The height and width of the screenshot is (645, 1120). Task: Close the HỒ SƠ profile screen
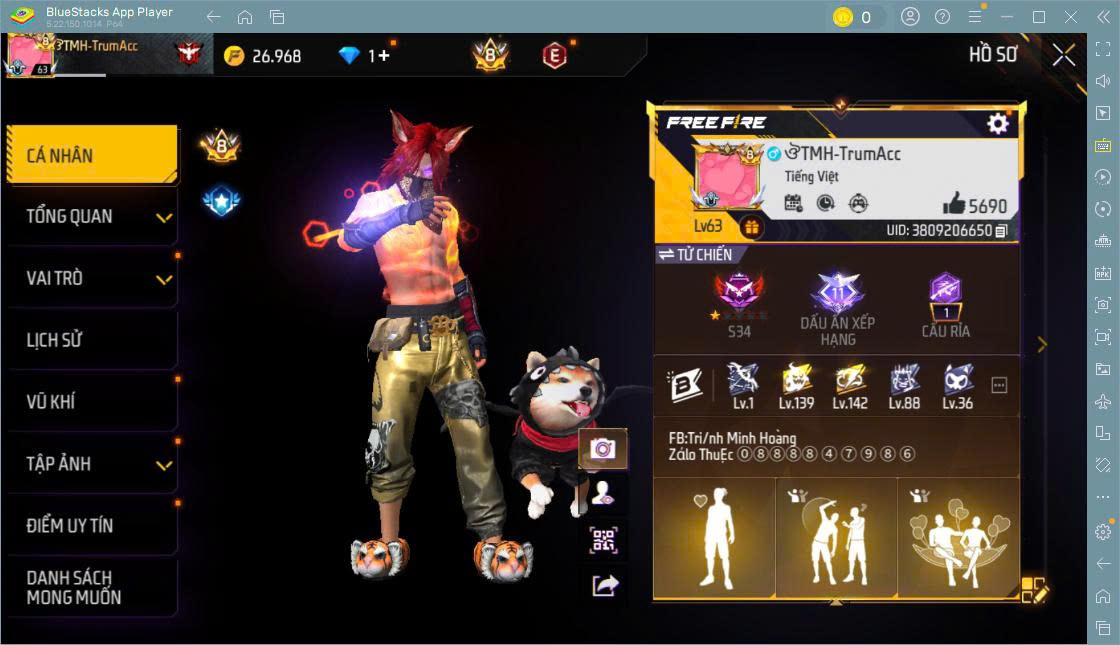(x=1064, y=55)
